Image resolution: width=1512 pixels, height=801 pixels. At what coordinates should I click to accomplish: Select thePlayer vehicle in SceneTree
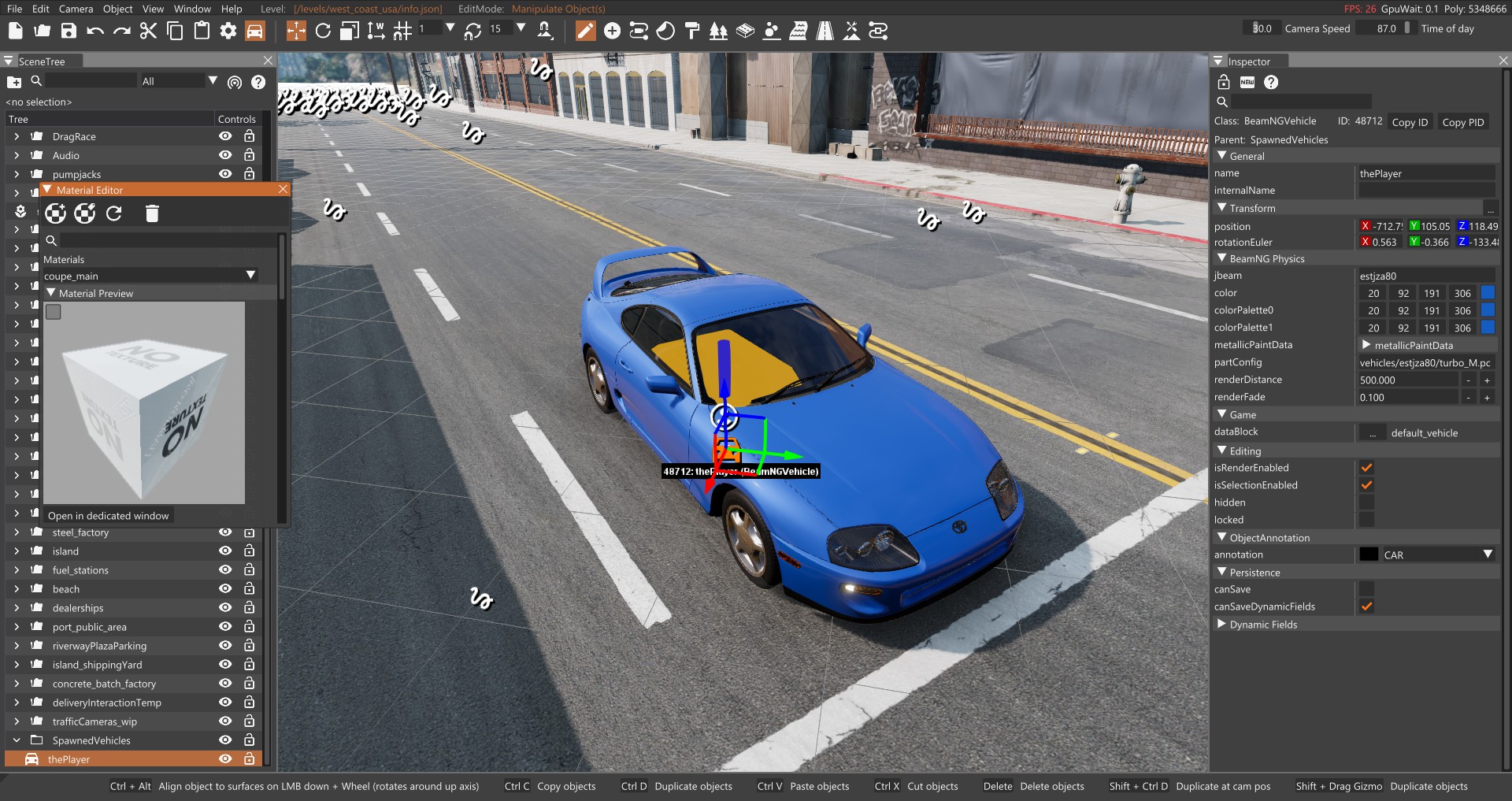(x=69, y=759)
